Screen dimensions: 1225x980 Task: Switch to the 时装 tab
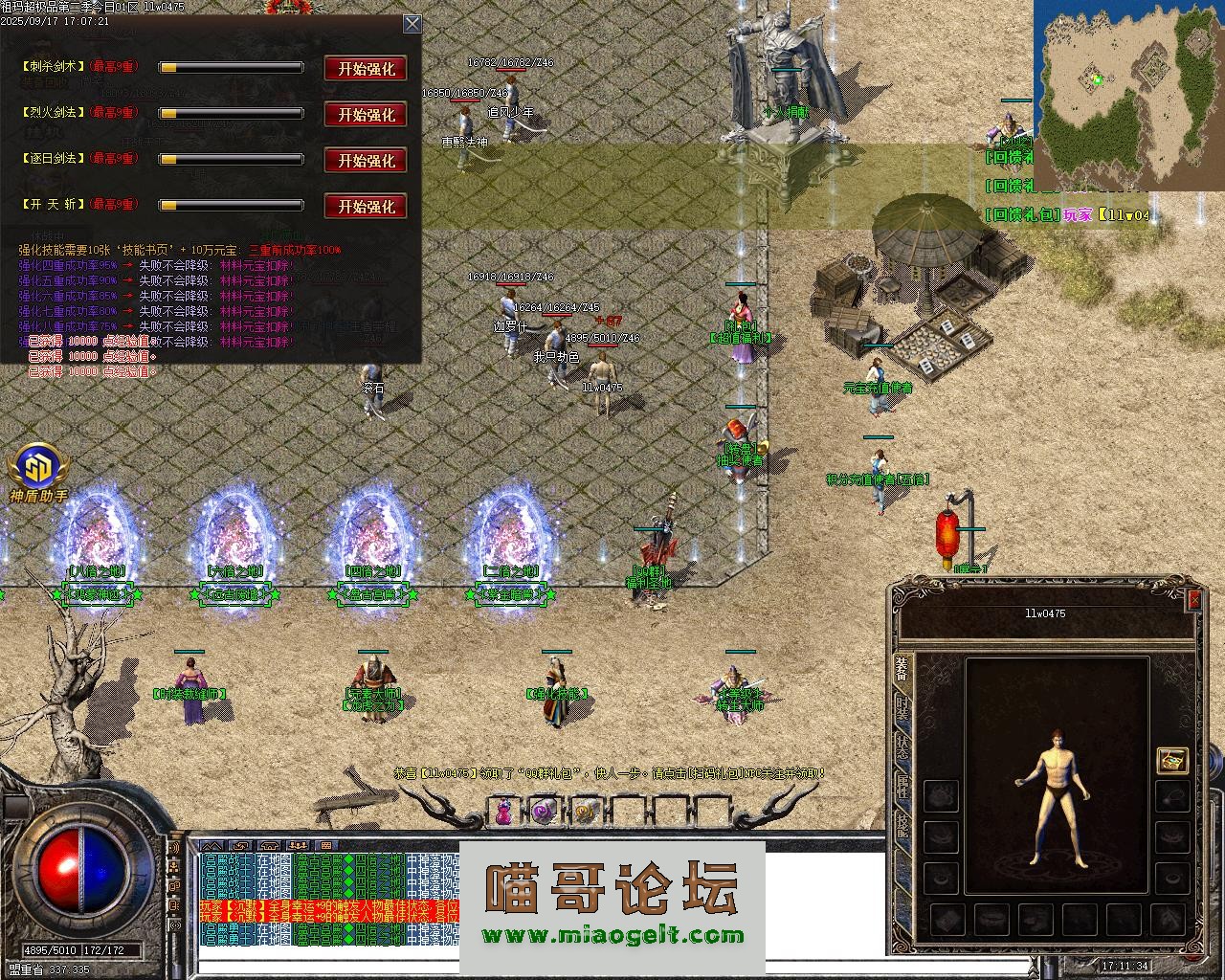click(x=902, y=709)
